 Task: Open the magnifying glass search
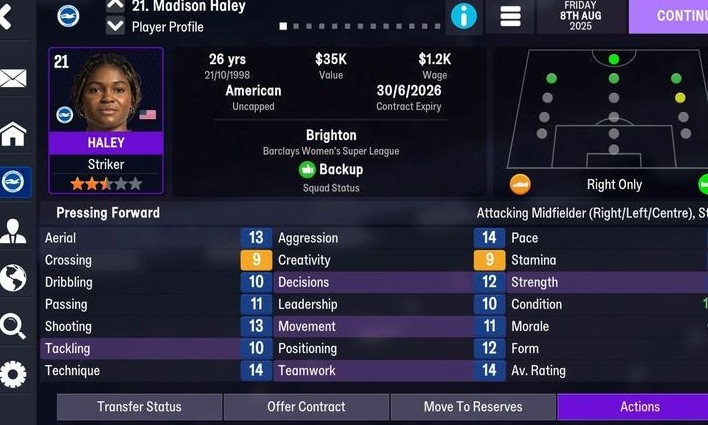point(13,326)
